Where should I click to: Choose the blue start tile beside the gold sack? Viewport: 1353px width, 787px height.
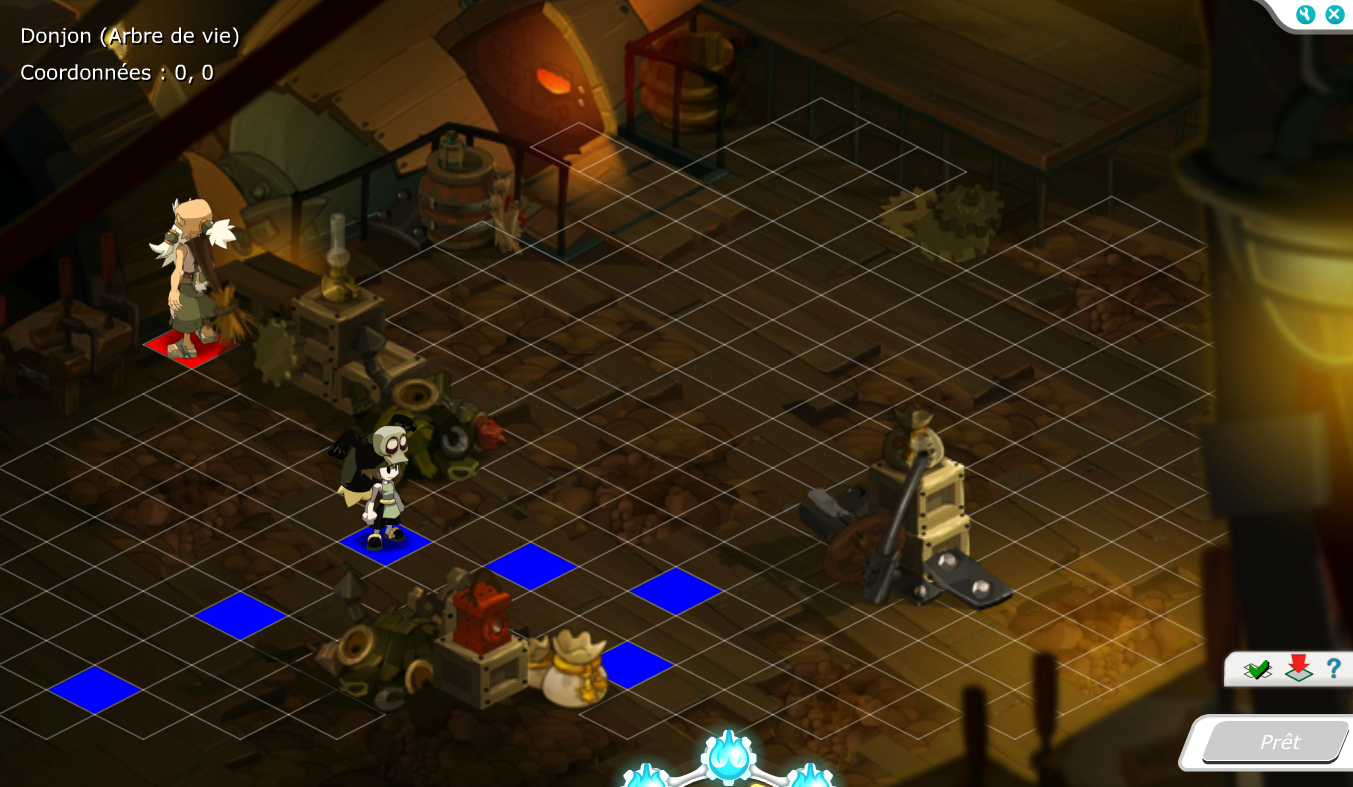pyautogui.click(x=633, y=665)
